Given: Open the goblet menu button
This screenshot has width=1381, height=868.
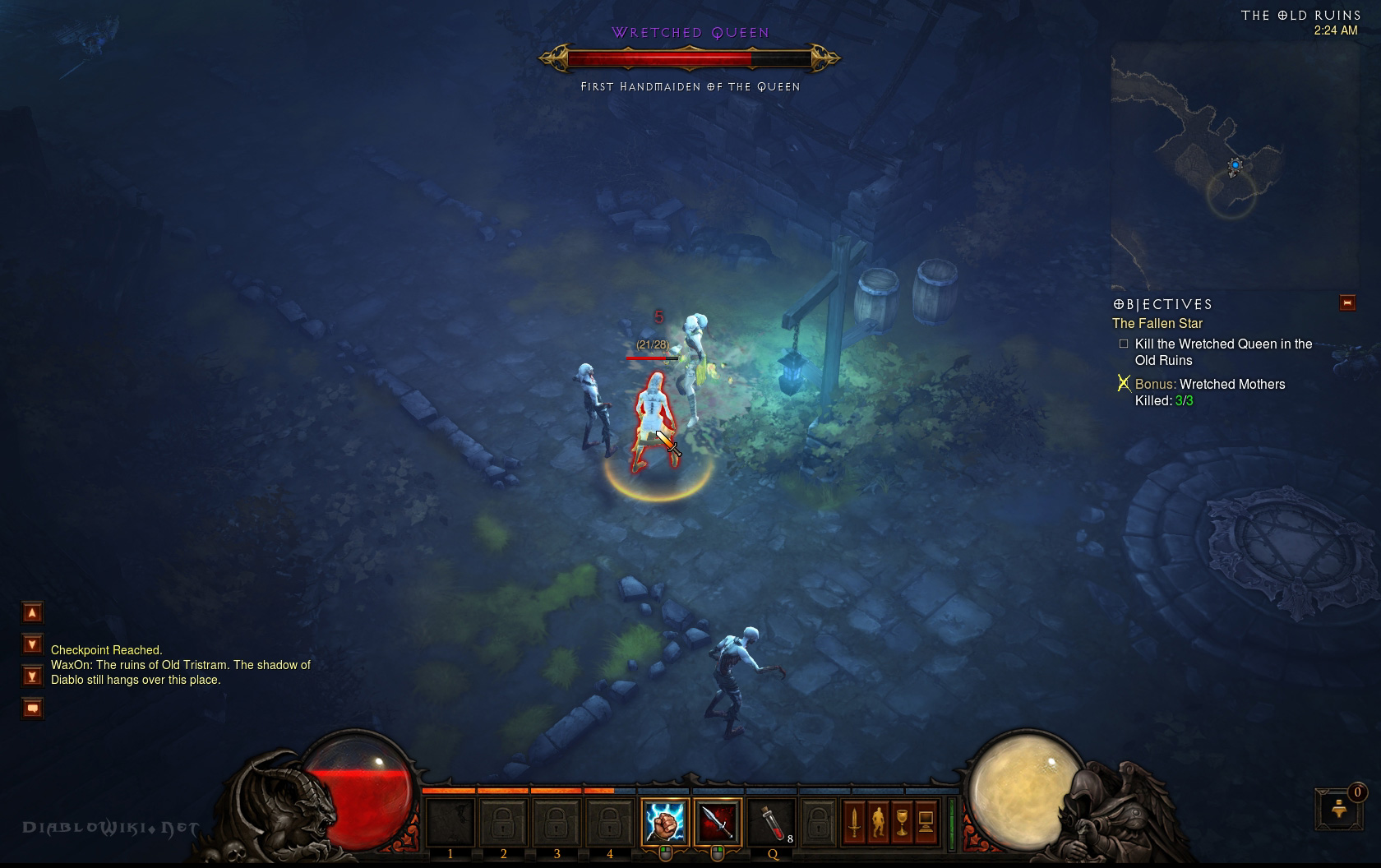Looking at the screenshot, I should [902, 821].
